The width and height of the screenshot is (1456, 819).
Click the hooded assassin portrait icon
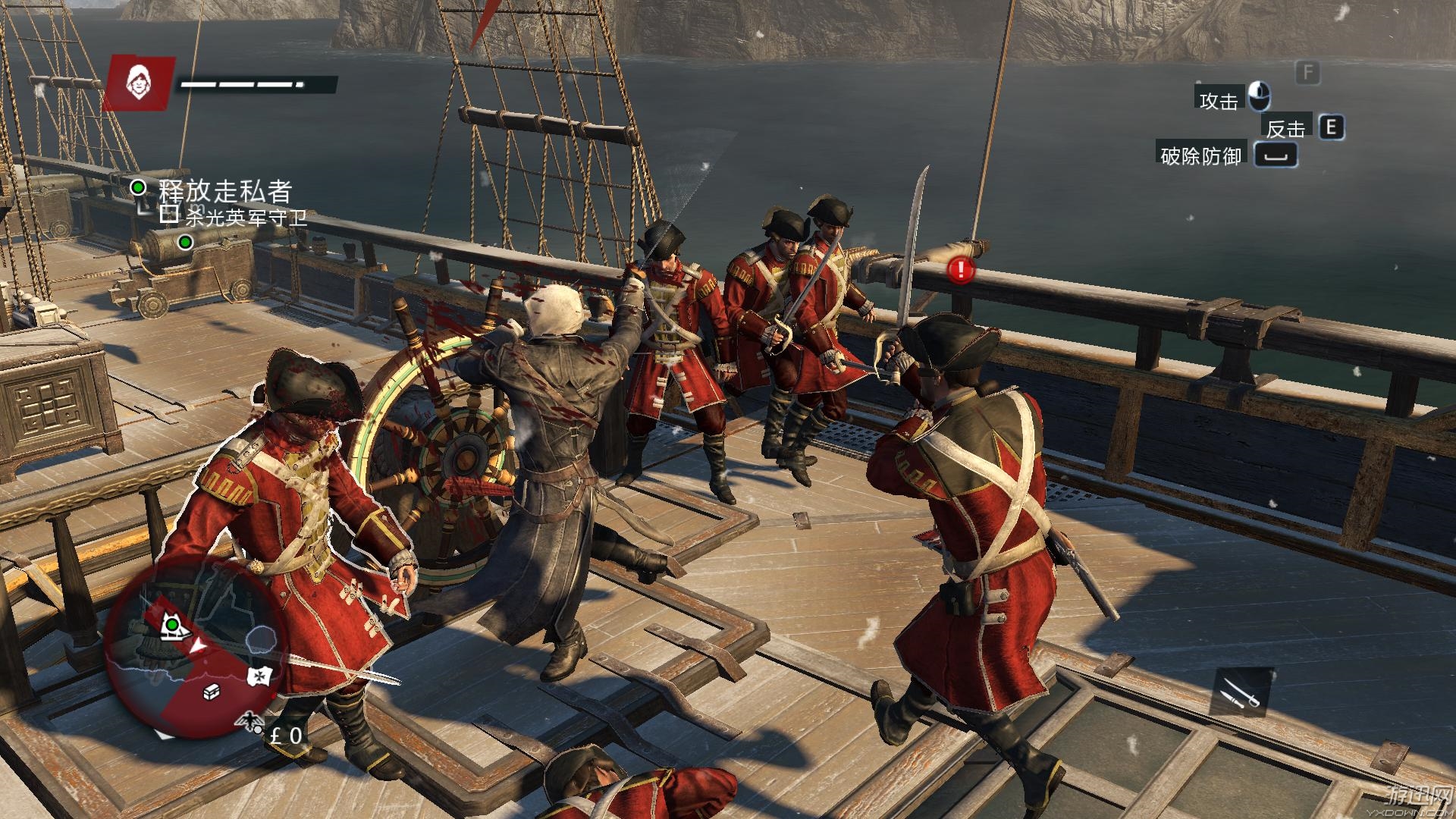pyautogui.click(x=138, y=81)
